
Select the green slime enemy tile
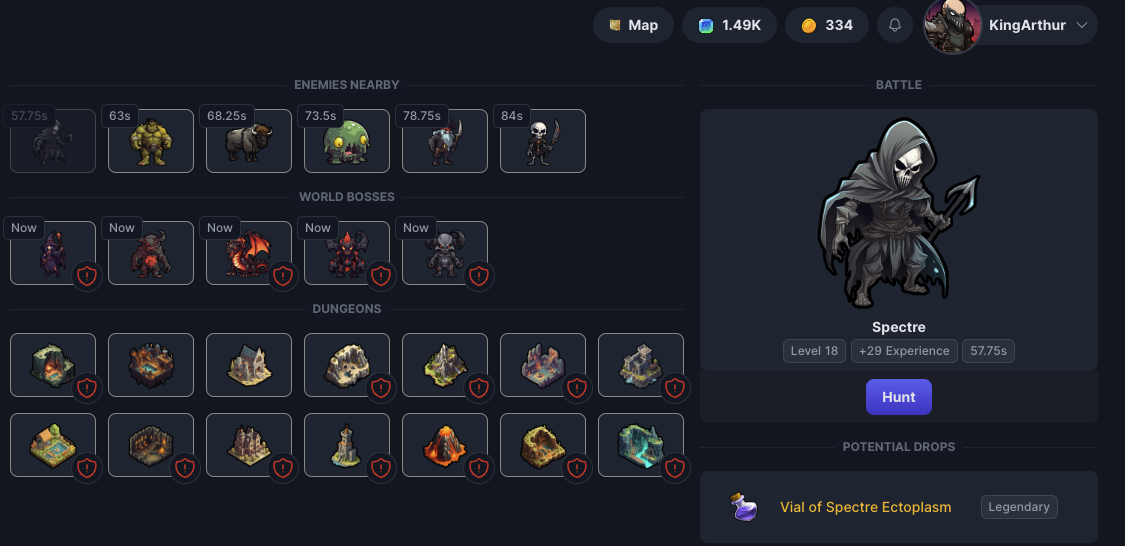click(347, 141)
